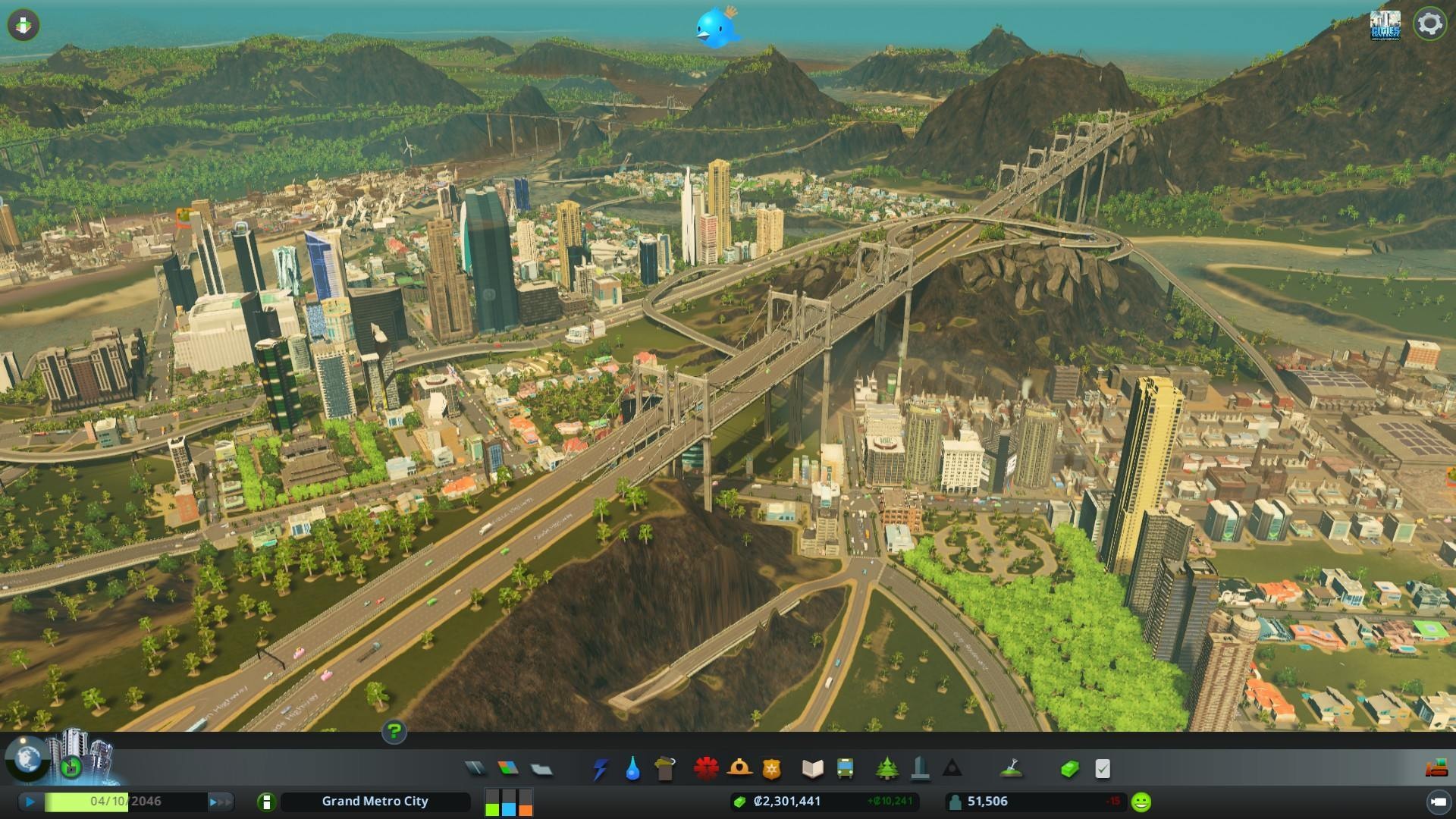Select the Police badge icon
The width and height of the screenshot is (1456, 819).
(x=772, y=769)
